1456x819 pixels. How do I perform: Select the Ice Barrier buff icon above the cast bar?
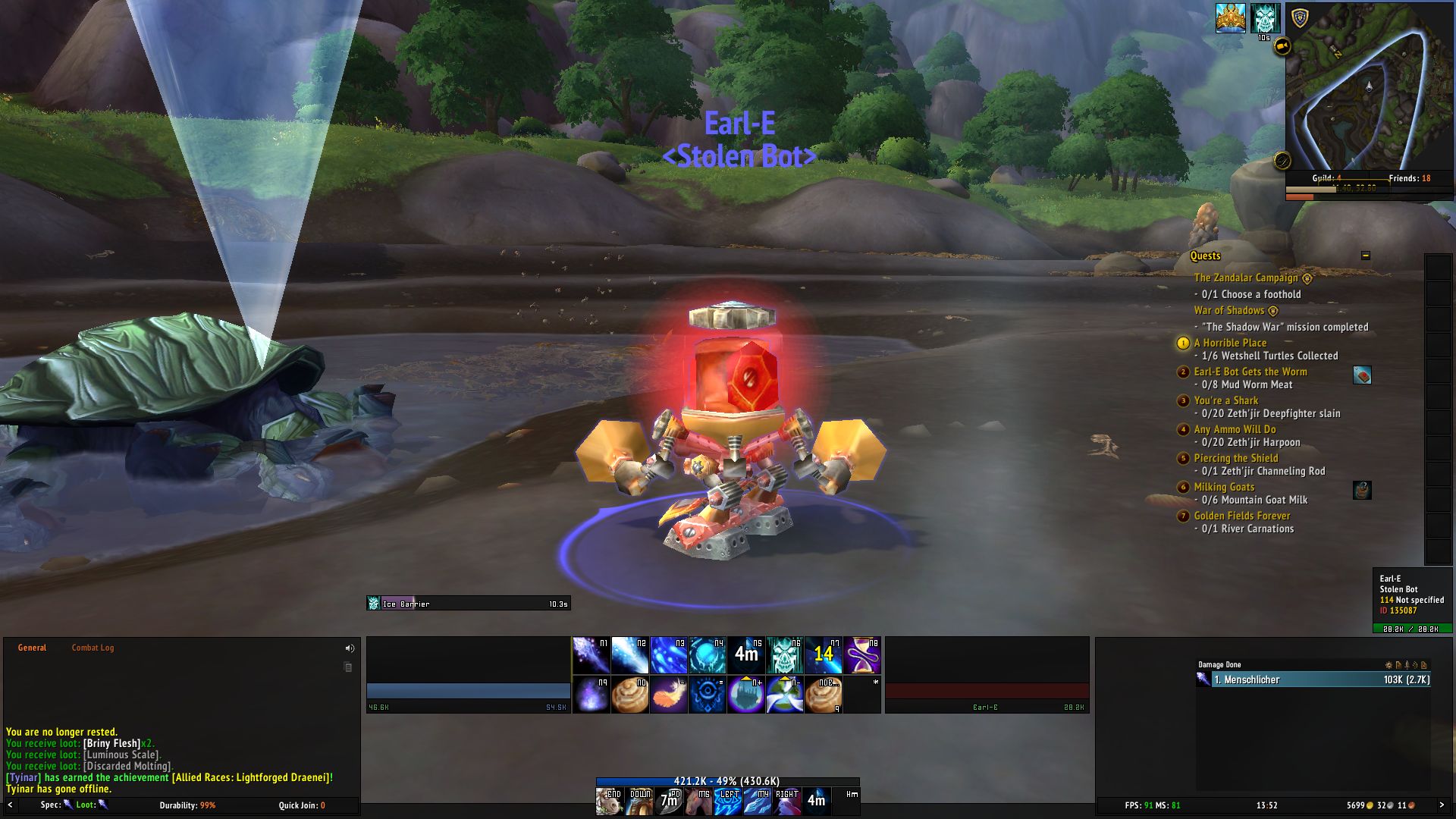pyautogui.click(x=374, y=603)
